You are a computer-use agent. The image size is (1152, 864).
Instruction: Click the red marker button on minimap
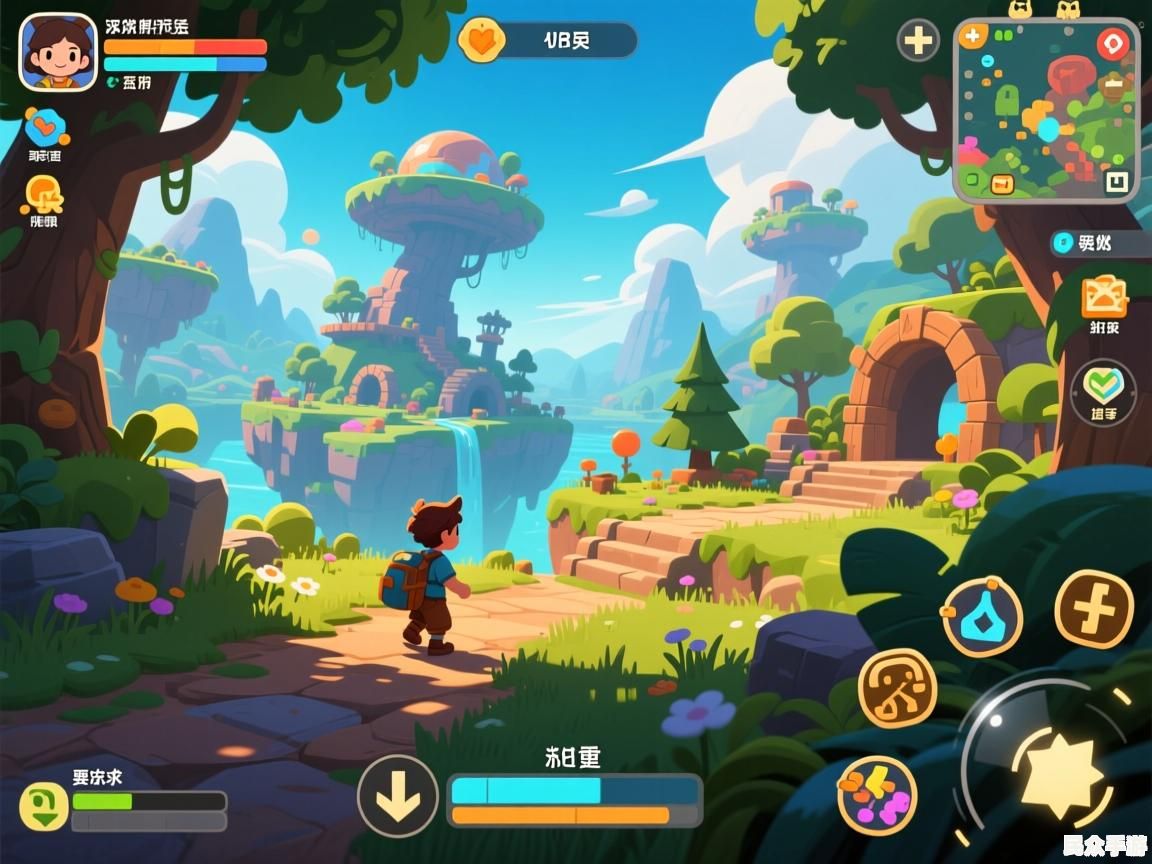(x=1112, y=43)
